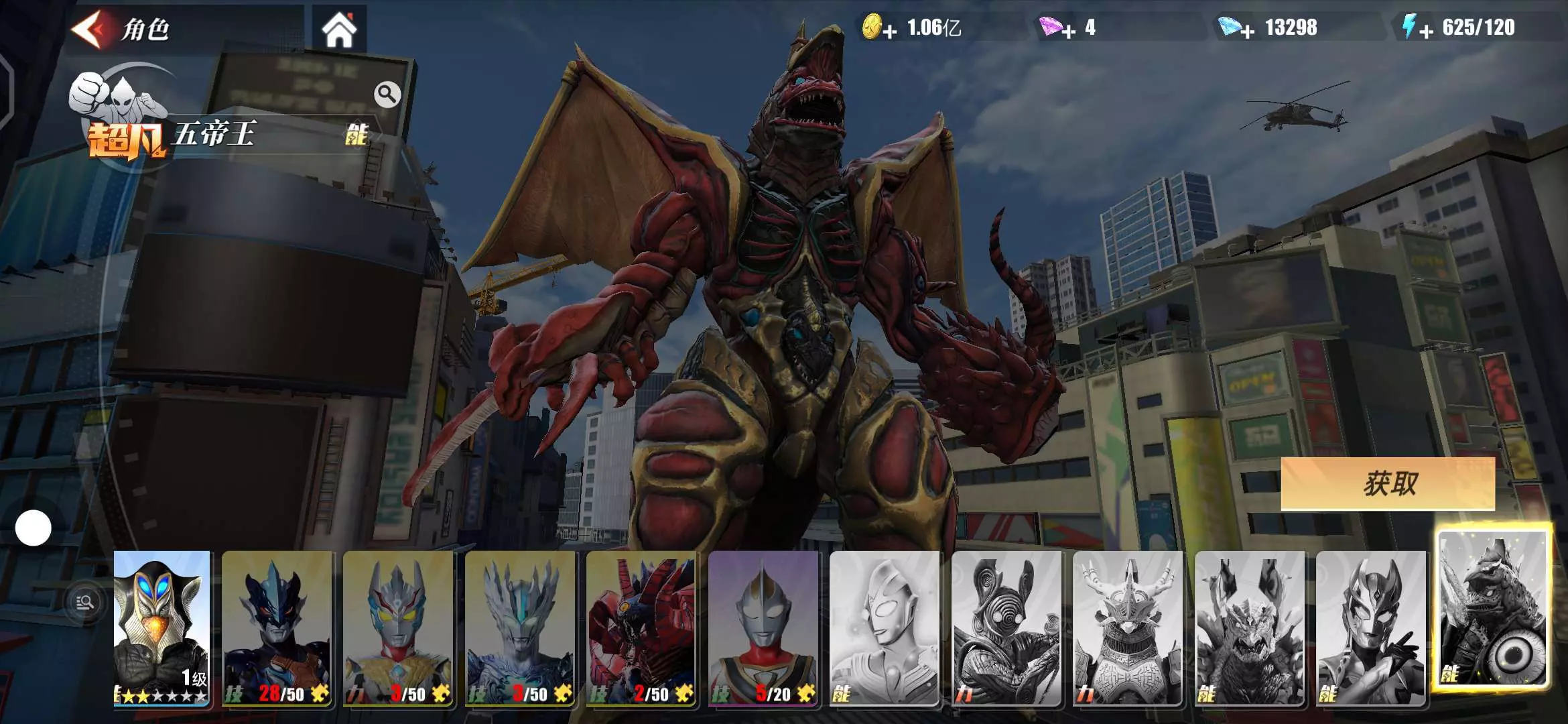The height and width of the screenshot is (724, 1568).
Task: Pick the purple-background Ultraman card showing 5/20
Action: (763, 627)
